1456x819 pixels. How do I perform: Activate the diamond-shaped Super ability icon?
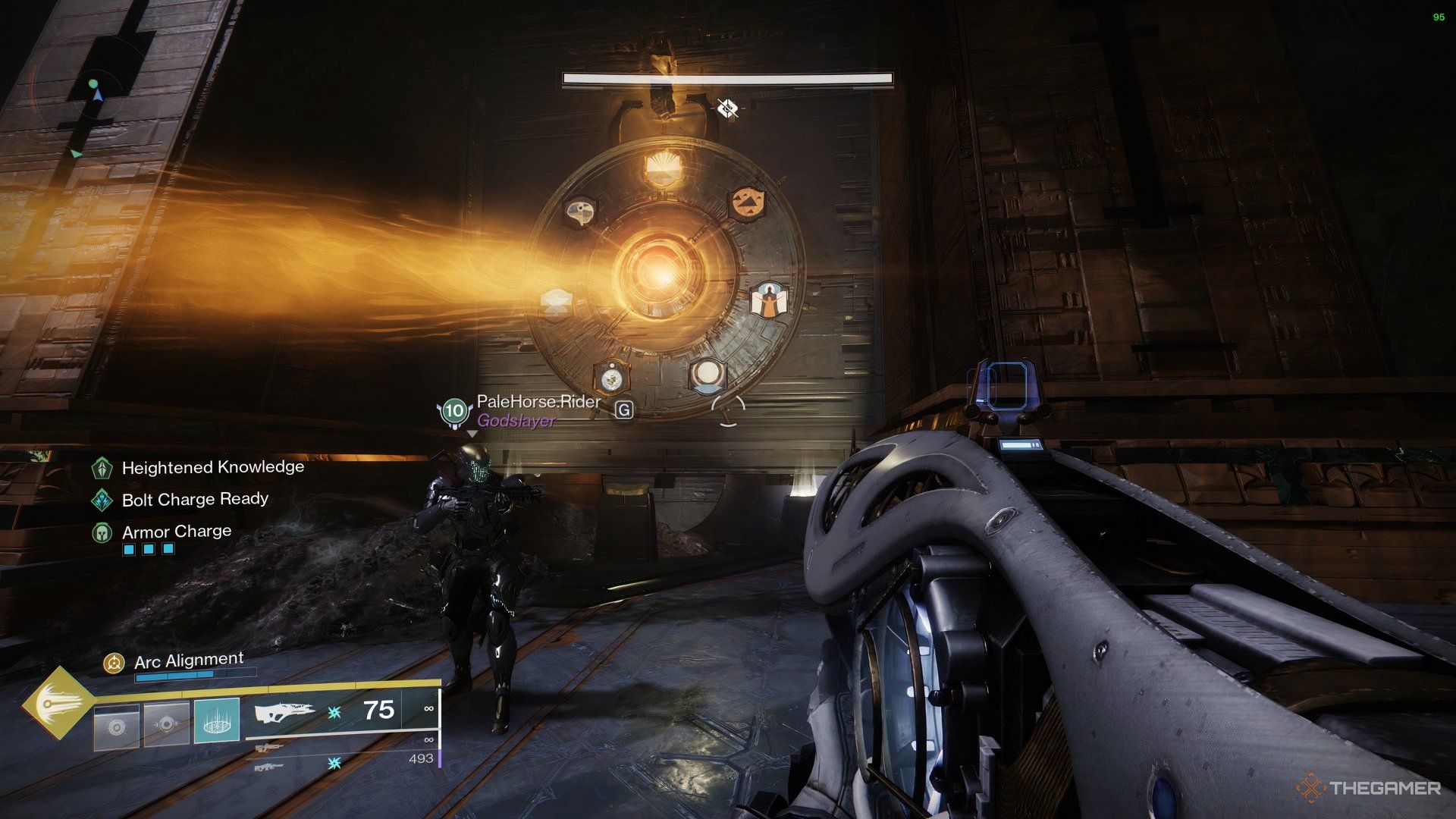click(x=55, y=704)
